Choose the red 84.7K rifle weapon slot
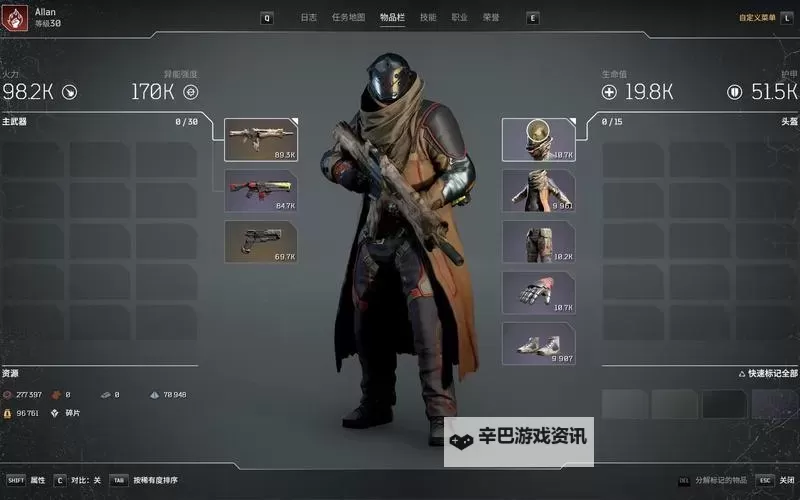 coord(262,190)
